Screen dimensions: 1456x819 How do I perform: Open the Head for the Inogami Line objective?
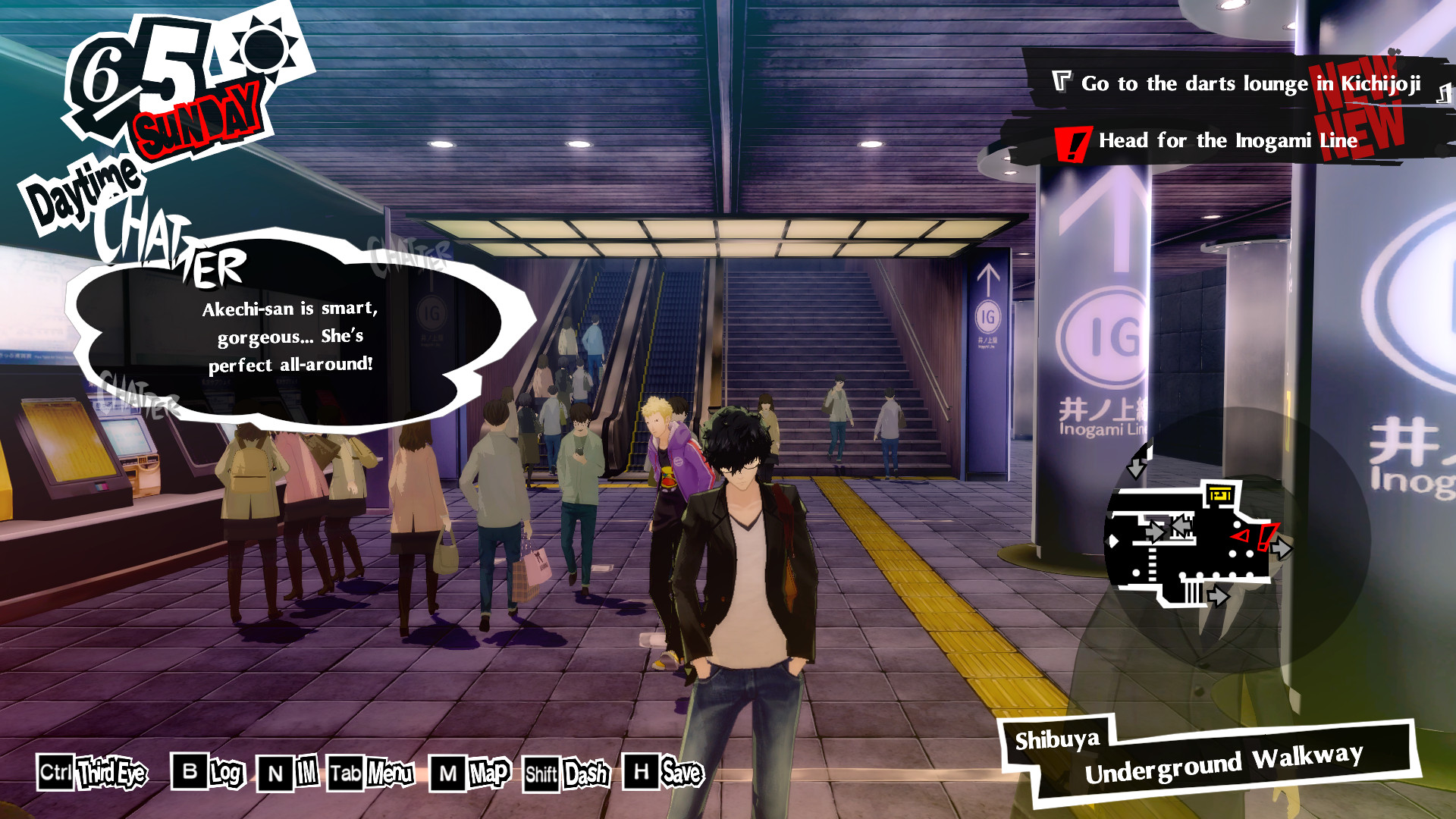click(x=1227, y=141)
